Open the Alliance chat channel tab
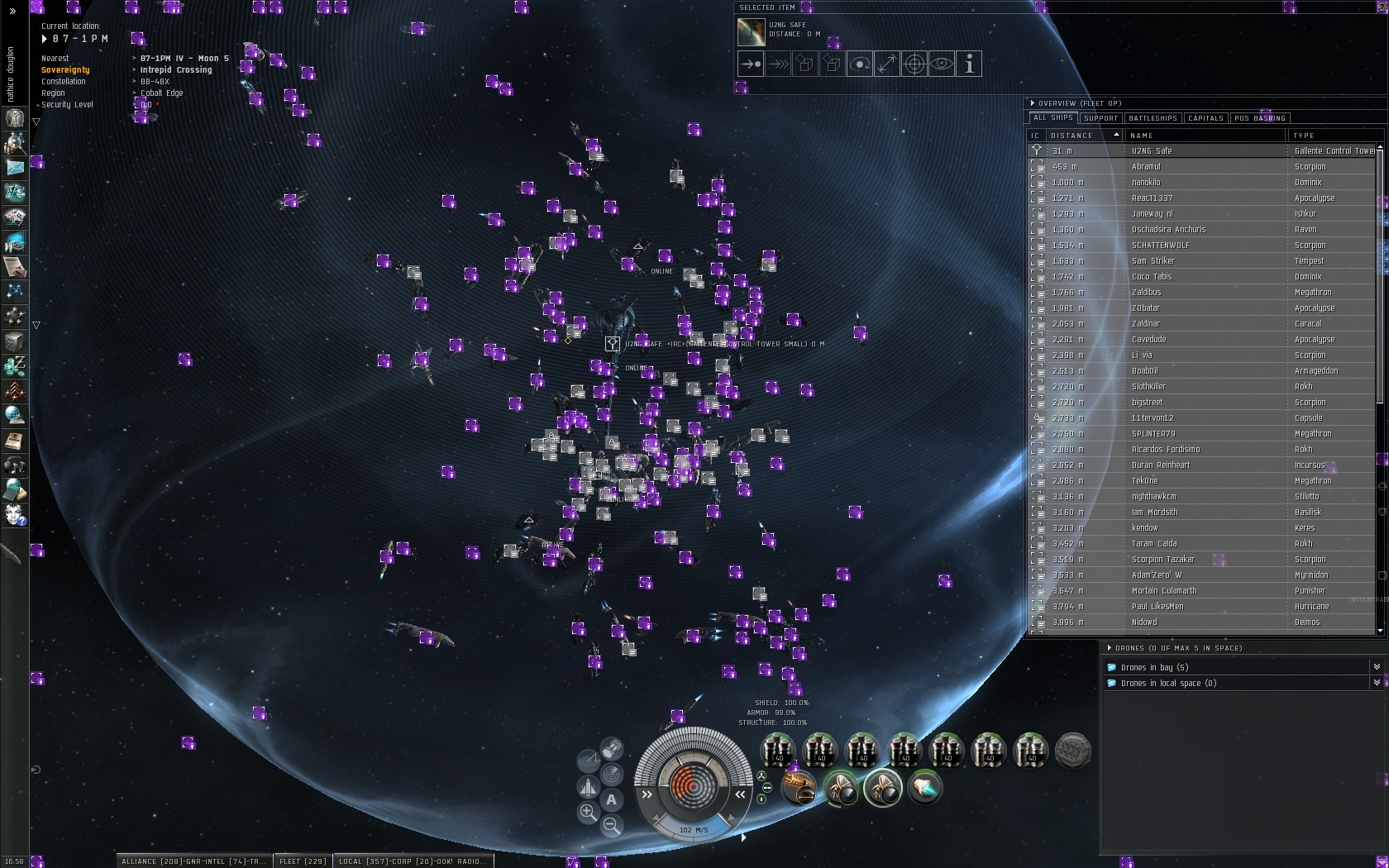The width and height of the screenshot is (1389, 868). pyautogui.click(x=193, y=861)
